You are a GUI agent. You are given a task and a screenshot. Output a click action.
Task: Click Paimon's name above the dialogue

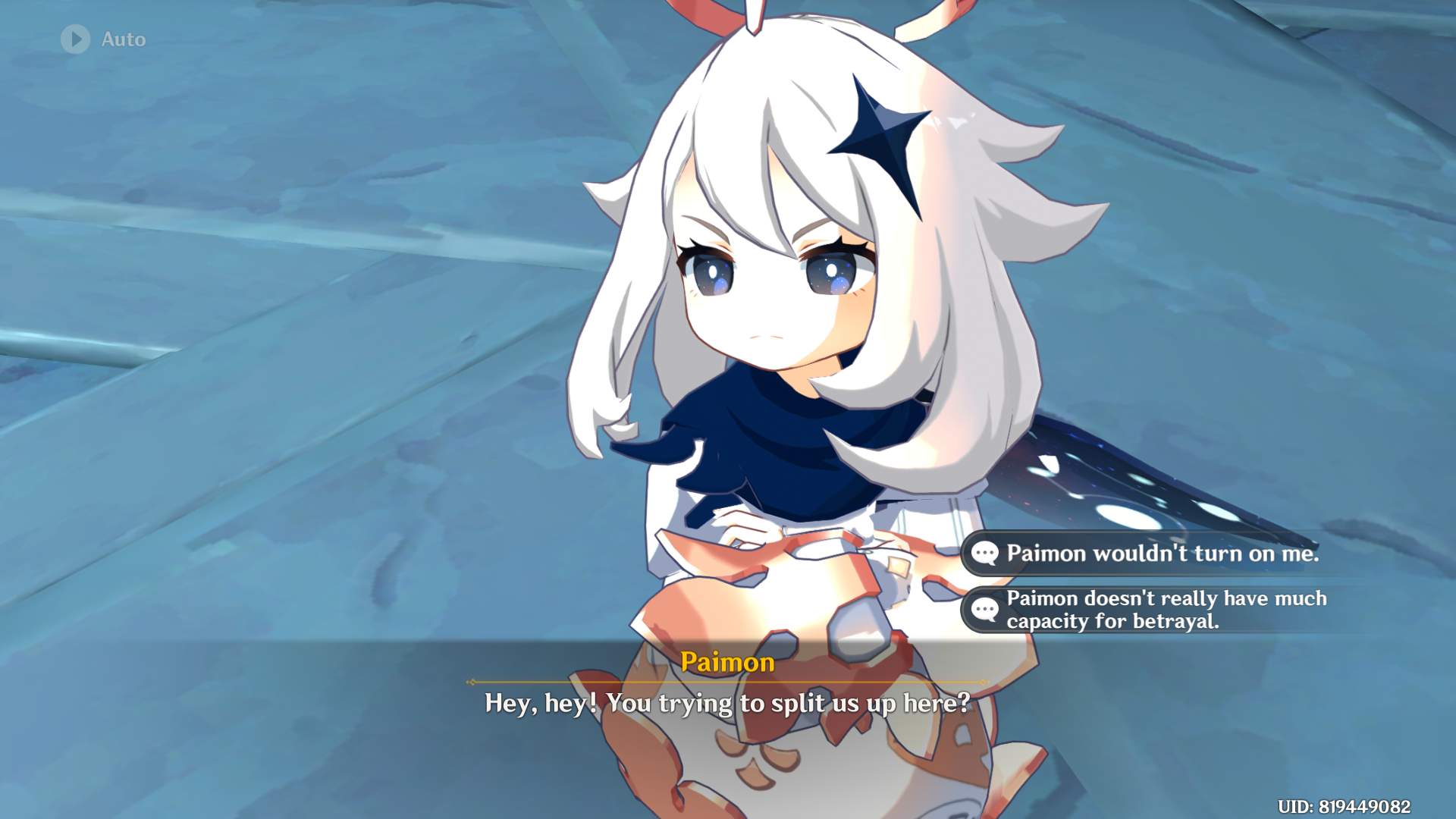point(726,663)
